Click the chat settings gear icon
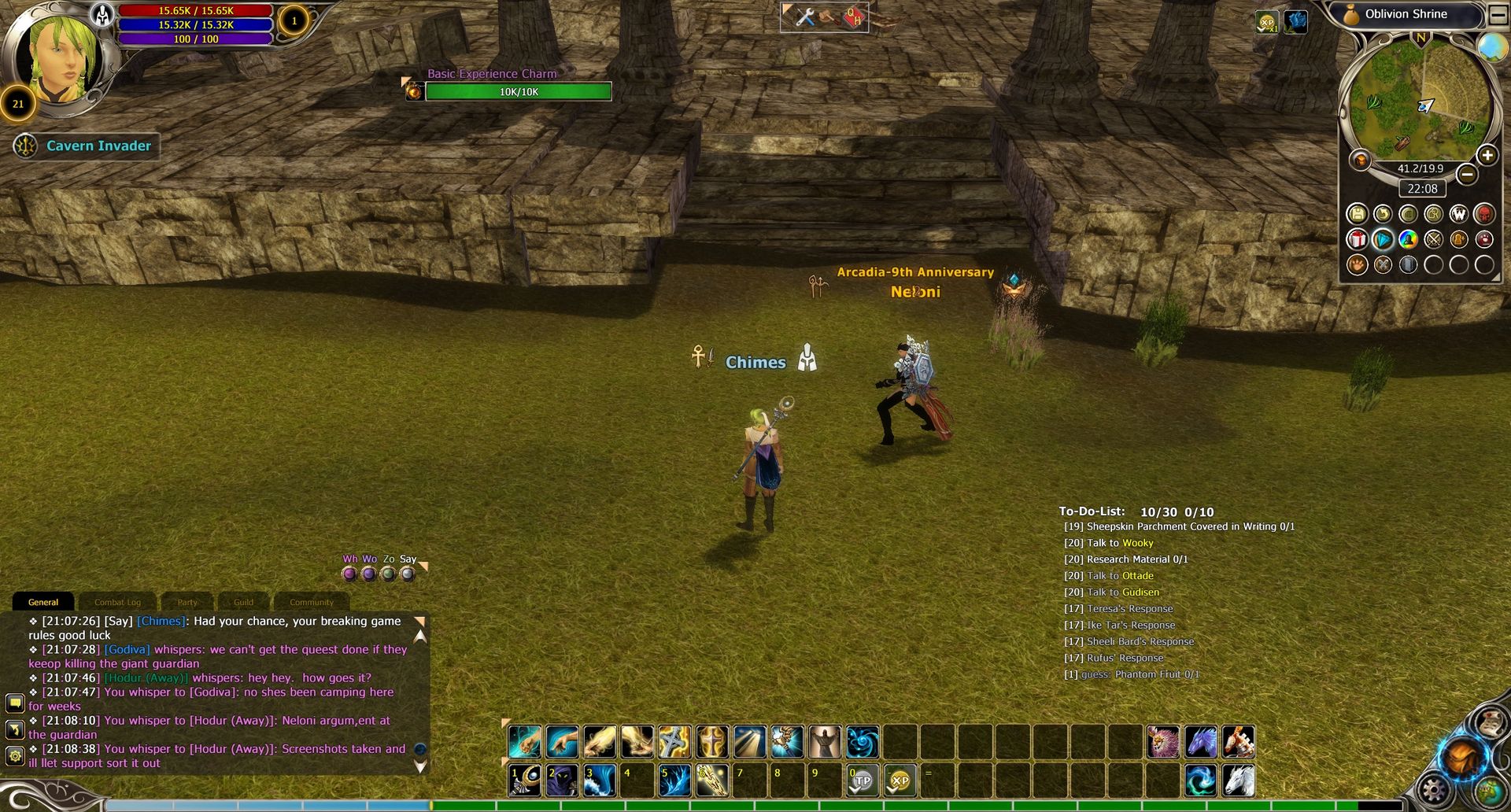This screenshot has width=1511, height=812. 14,757
